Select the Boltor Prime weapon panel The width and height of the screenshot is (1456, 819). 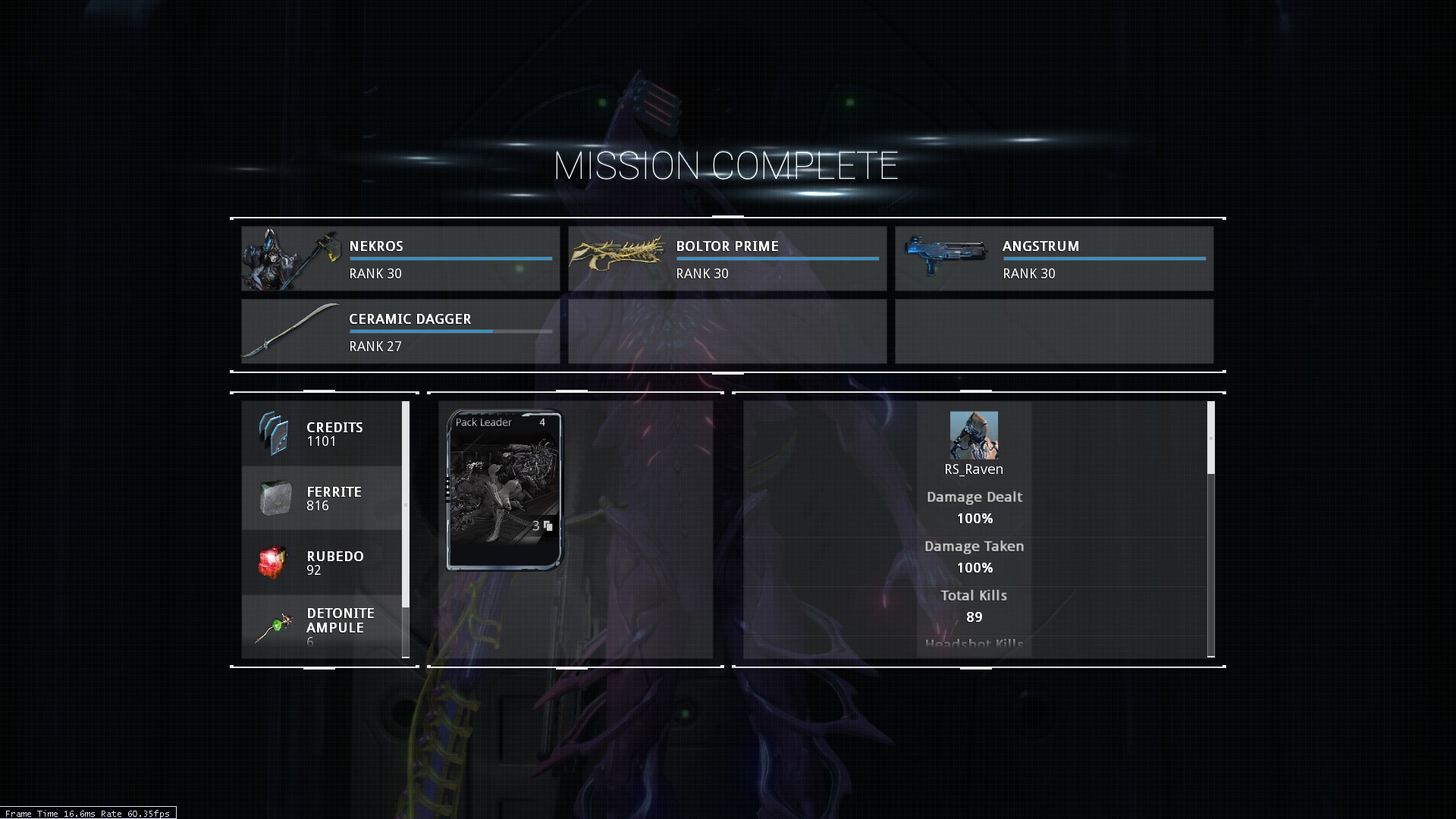[726, 259]
